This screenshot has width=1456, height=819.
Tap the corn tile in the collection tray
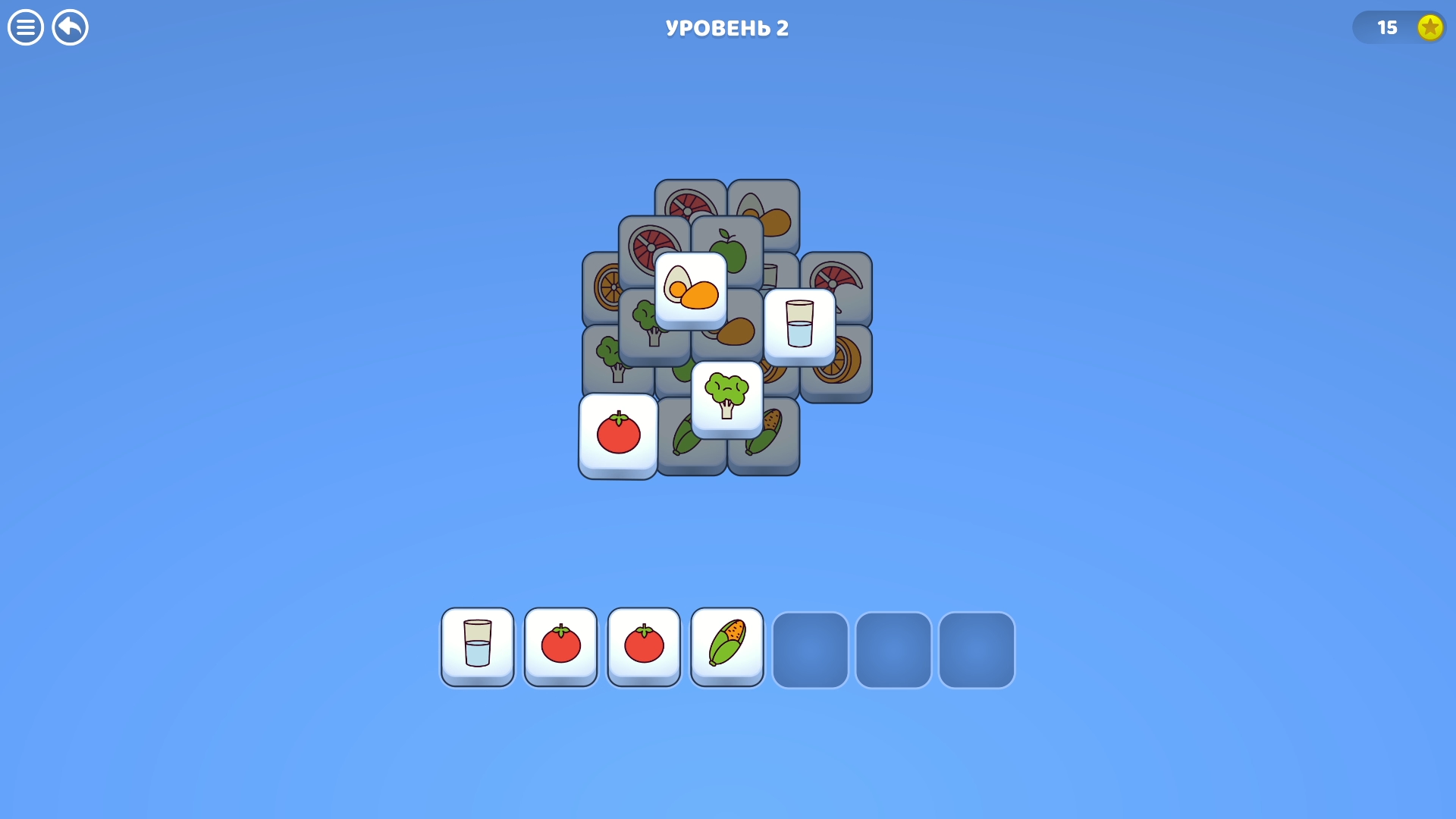(x=726, y=646)
